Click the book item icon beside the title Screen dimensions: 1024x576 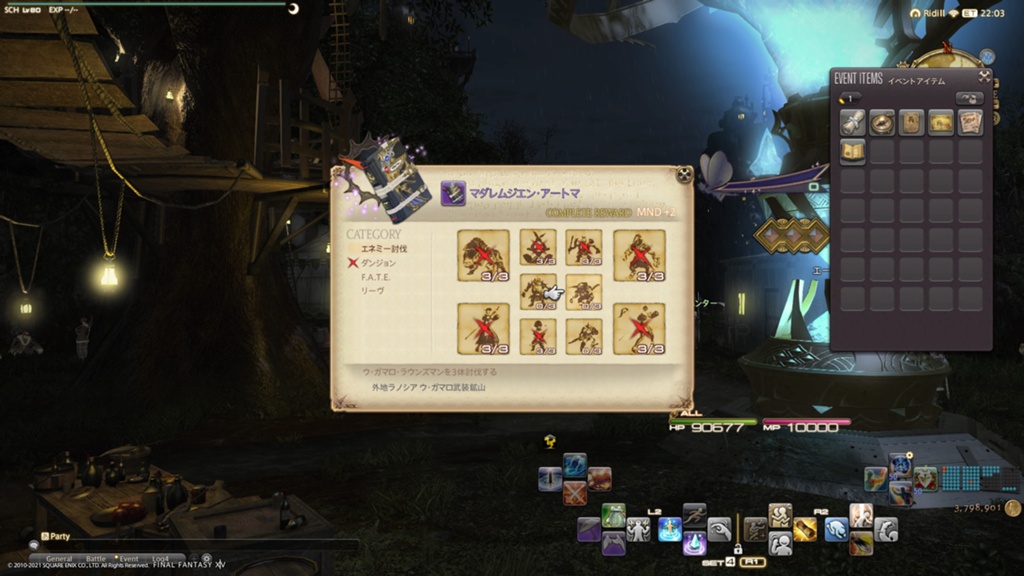click(x=453, y=193)
